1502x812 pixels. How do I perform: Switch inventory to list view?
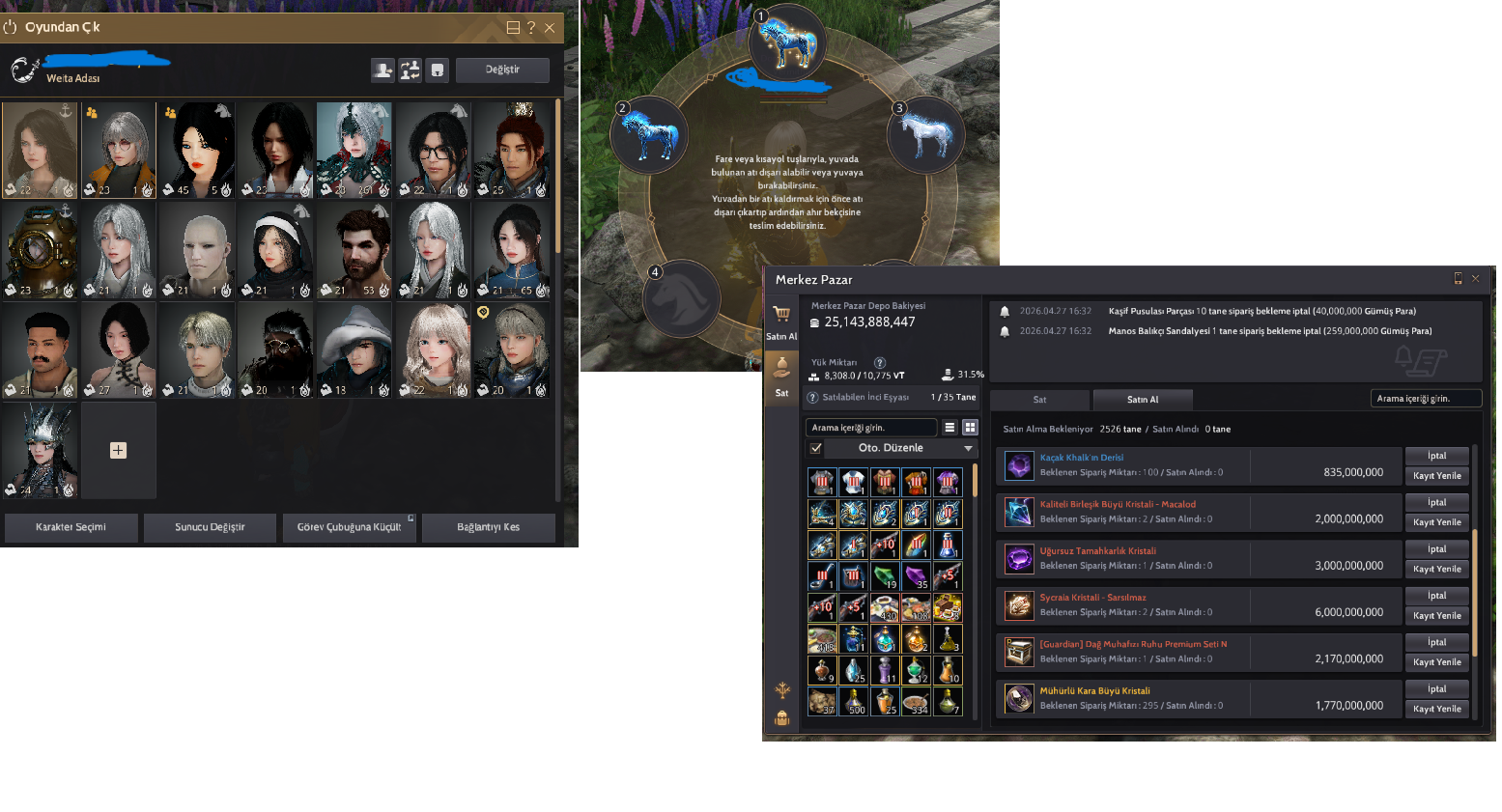coord(949,428)
